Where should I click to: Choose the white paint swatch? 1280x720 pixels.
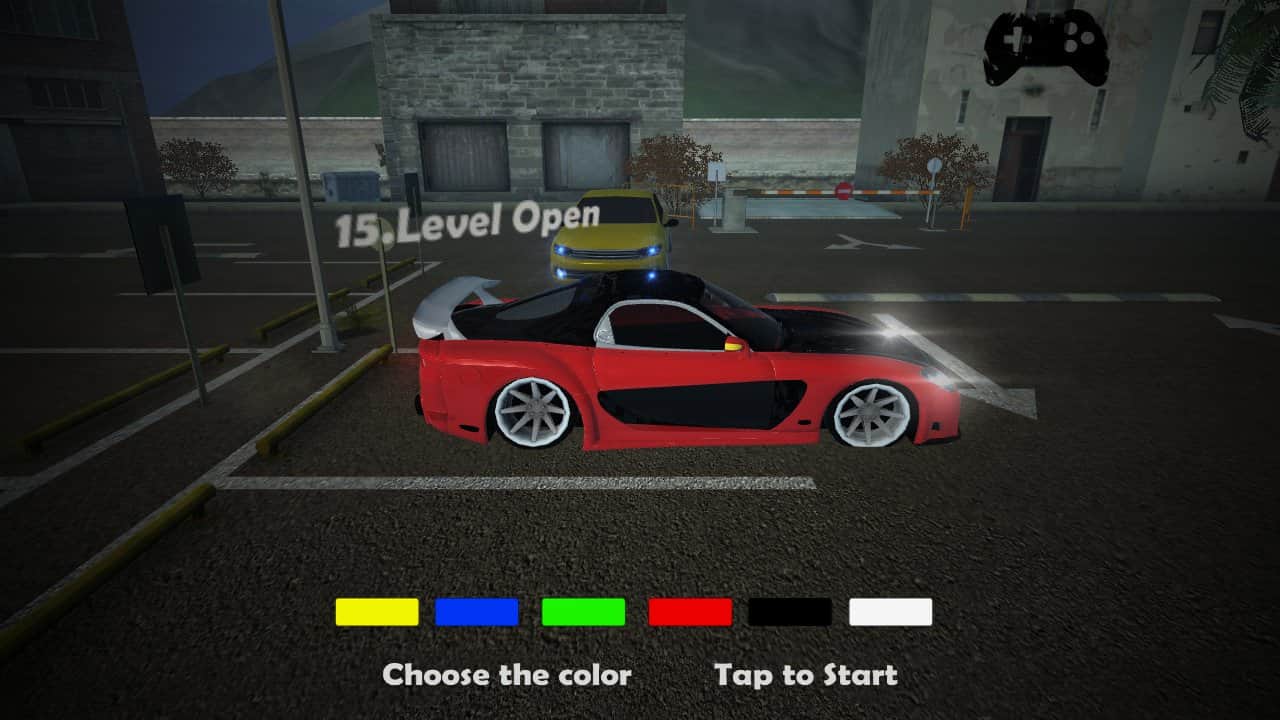(890, 612)
